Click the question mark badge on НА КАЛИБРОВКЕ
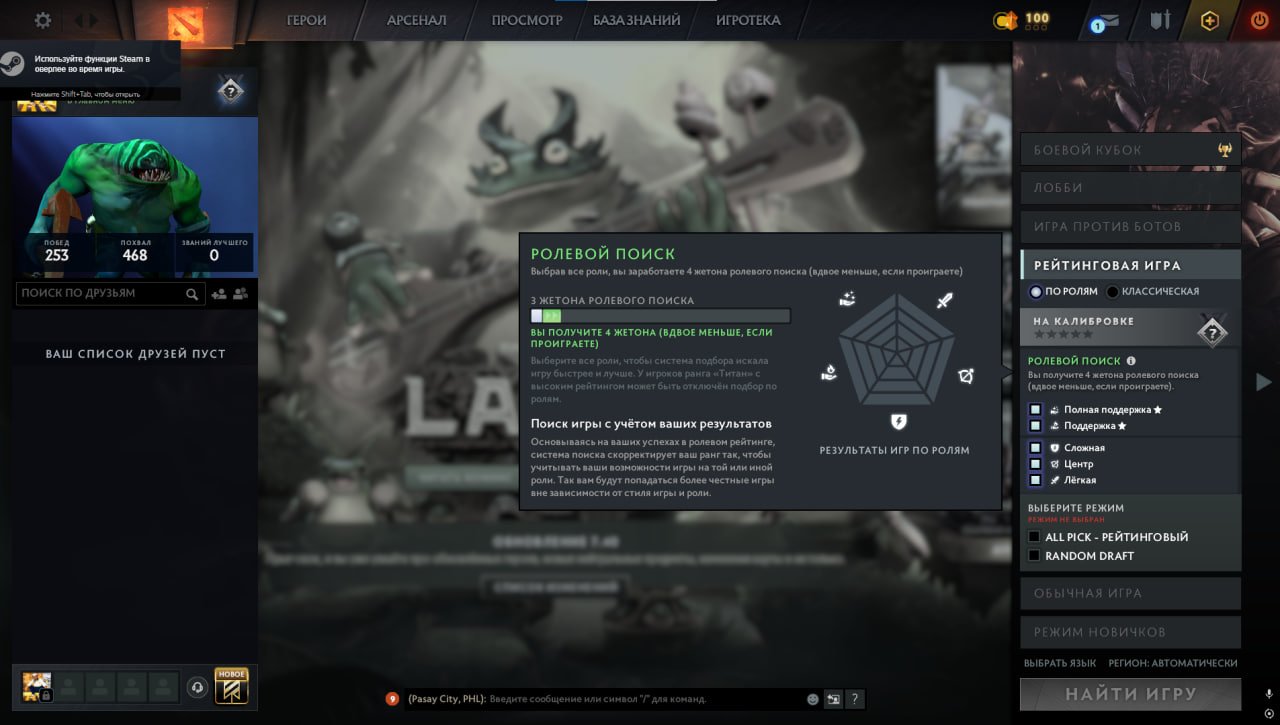This screenshot has height=725, width=1280. pyautogui.click(x=1213, y=331)
